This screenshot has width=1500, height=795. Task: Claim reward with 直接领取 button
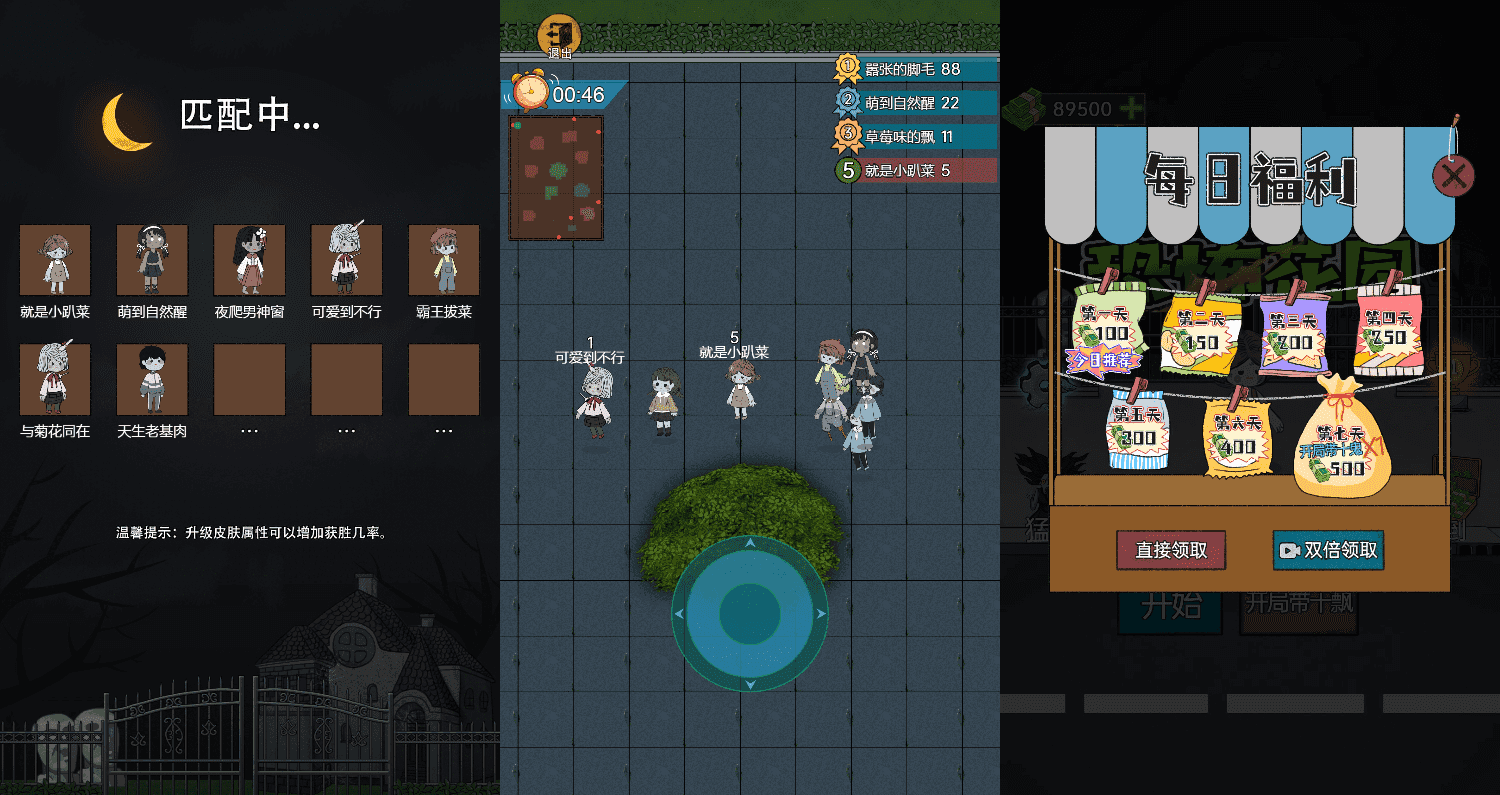(x=1171, y=550)
